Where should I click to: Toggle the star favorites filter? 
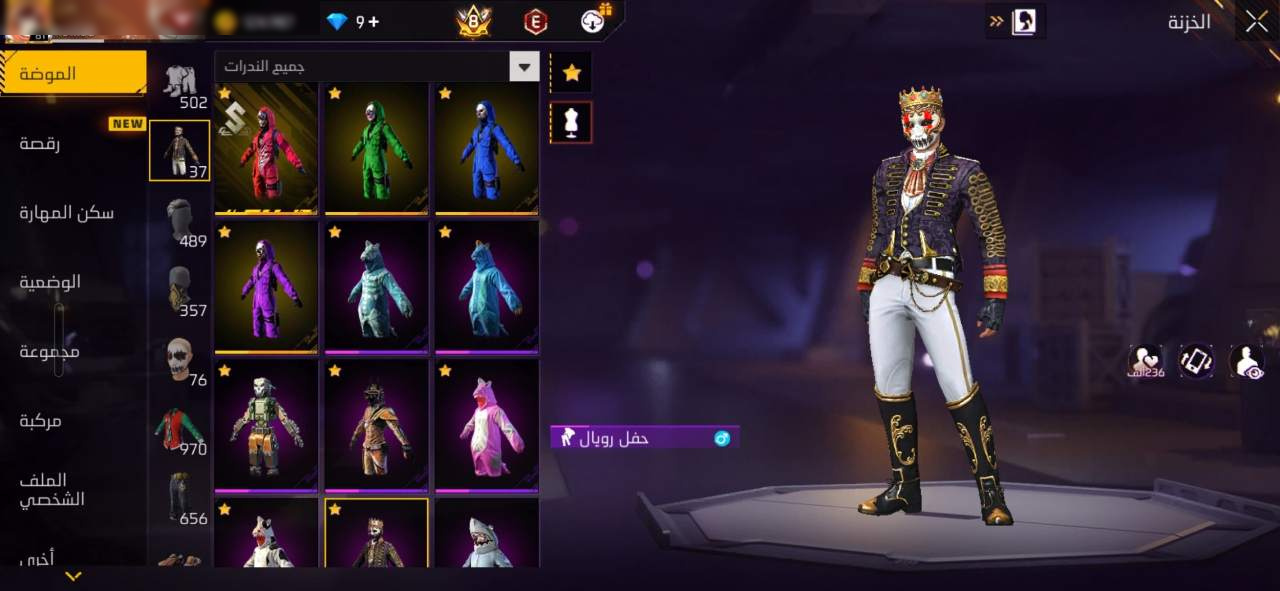point(572,72)
